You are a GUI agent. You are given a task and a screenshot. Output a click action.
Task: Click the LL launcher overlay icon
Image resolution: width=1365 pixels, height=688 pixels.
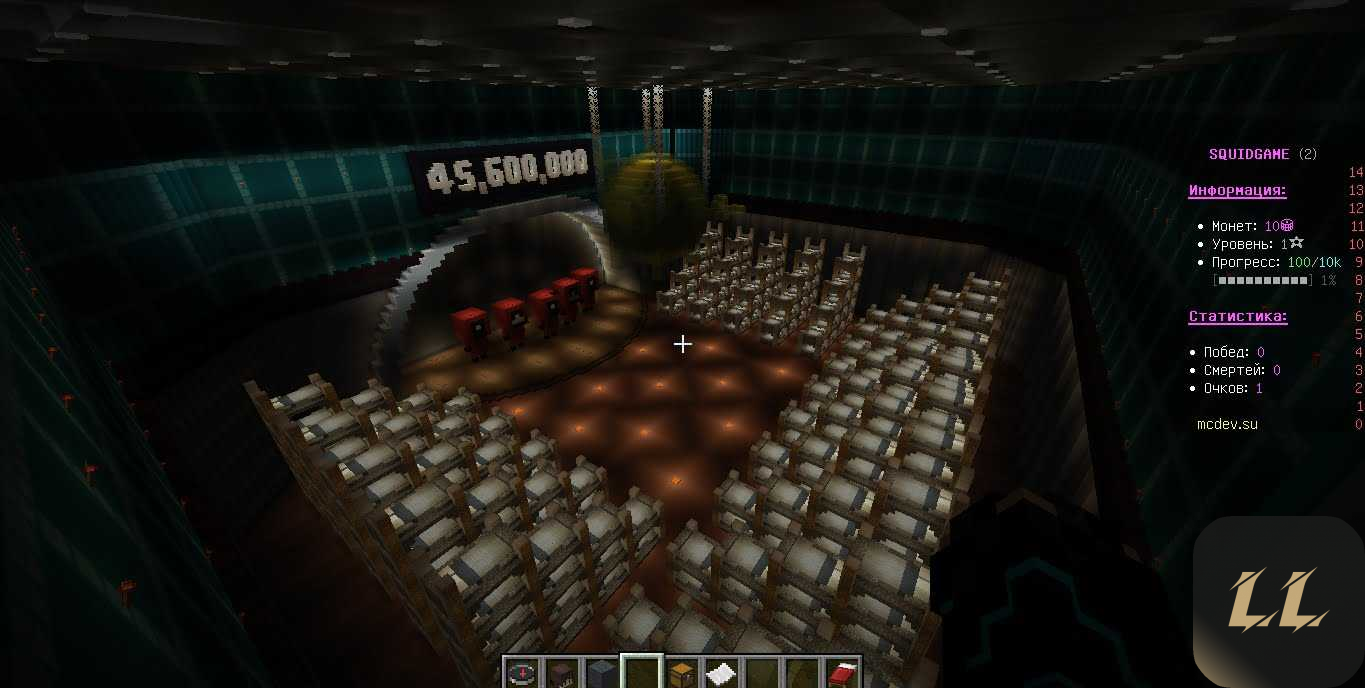pos(1278,600)
